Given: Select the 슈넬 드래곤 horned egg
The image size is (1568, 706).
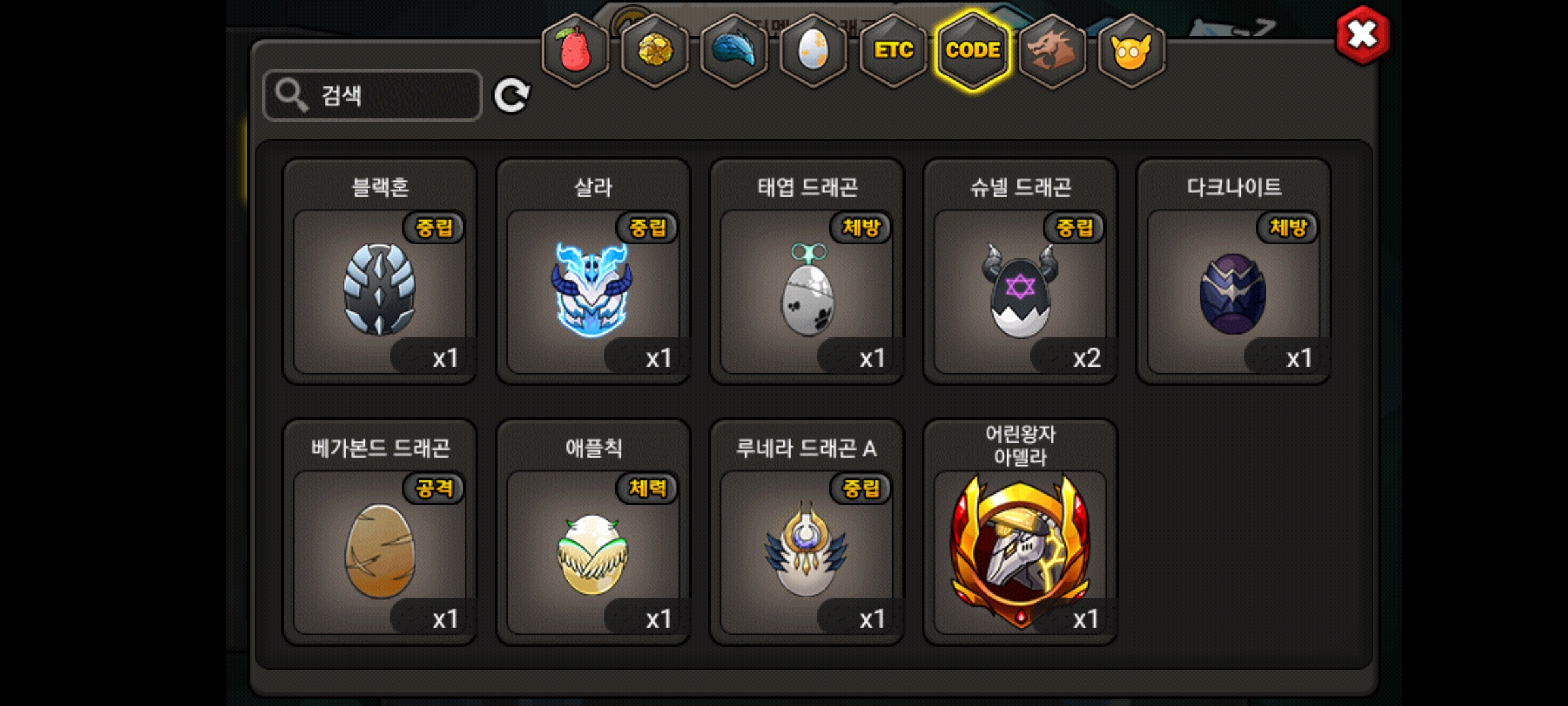Looking at the screenshot, I should coord(1020,291).
